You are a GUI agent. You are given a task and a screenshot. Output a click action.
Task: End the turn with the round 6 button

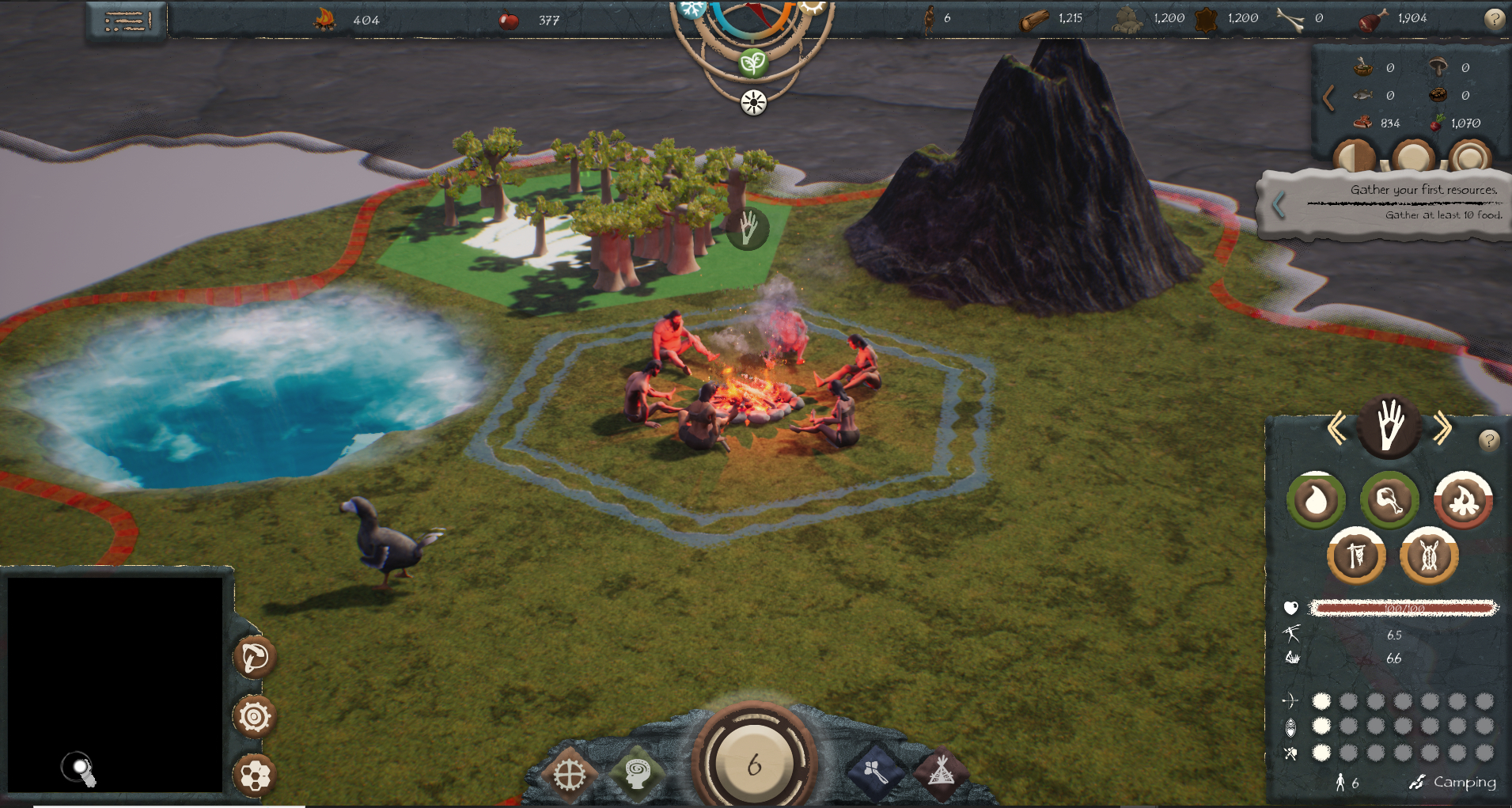[x=754, y=764]
